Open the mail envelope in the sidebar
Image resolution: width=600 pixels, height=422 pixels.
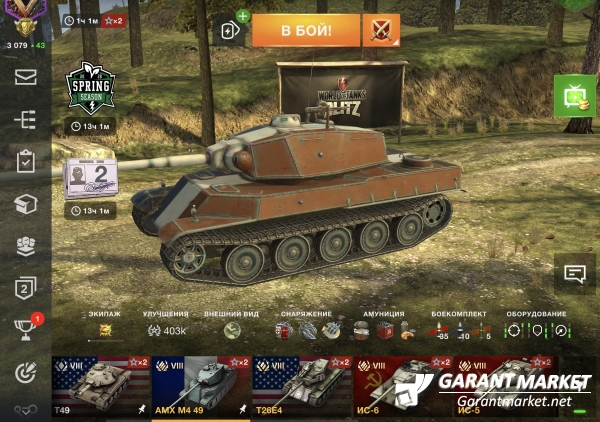[x=25, y=77]
